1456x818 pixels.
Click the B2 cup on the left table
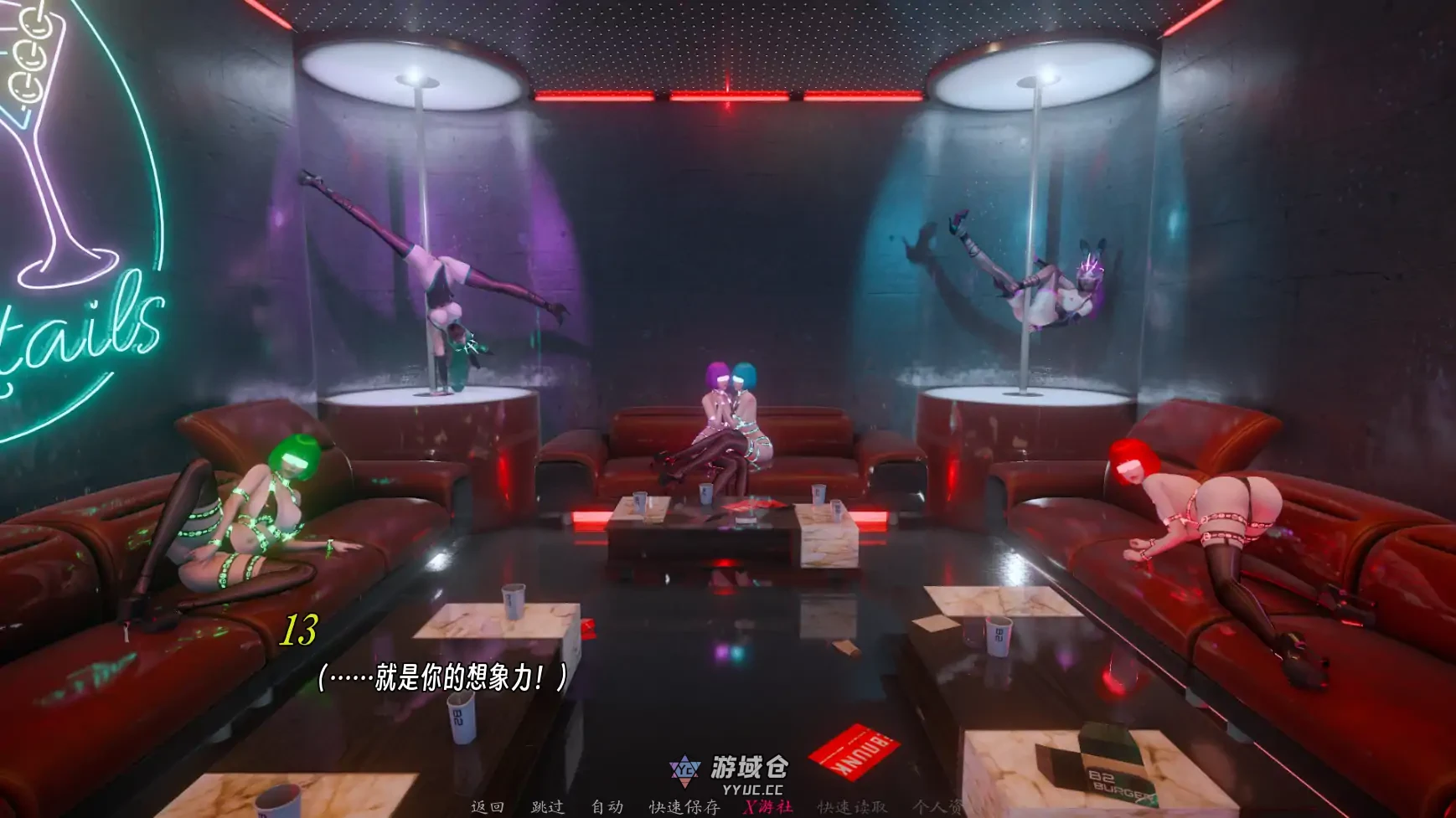[x=511, y=600]
